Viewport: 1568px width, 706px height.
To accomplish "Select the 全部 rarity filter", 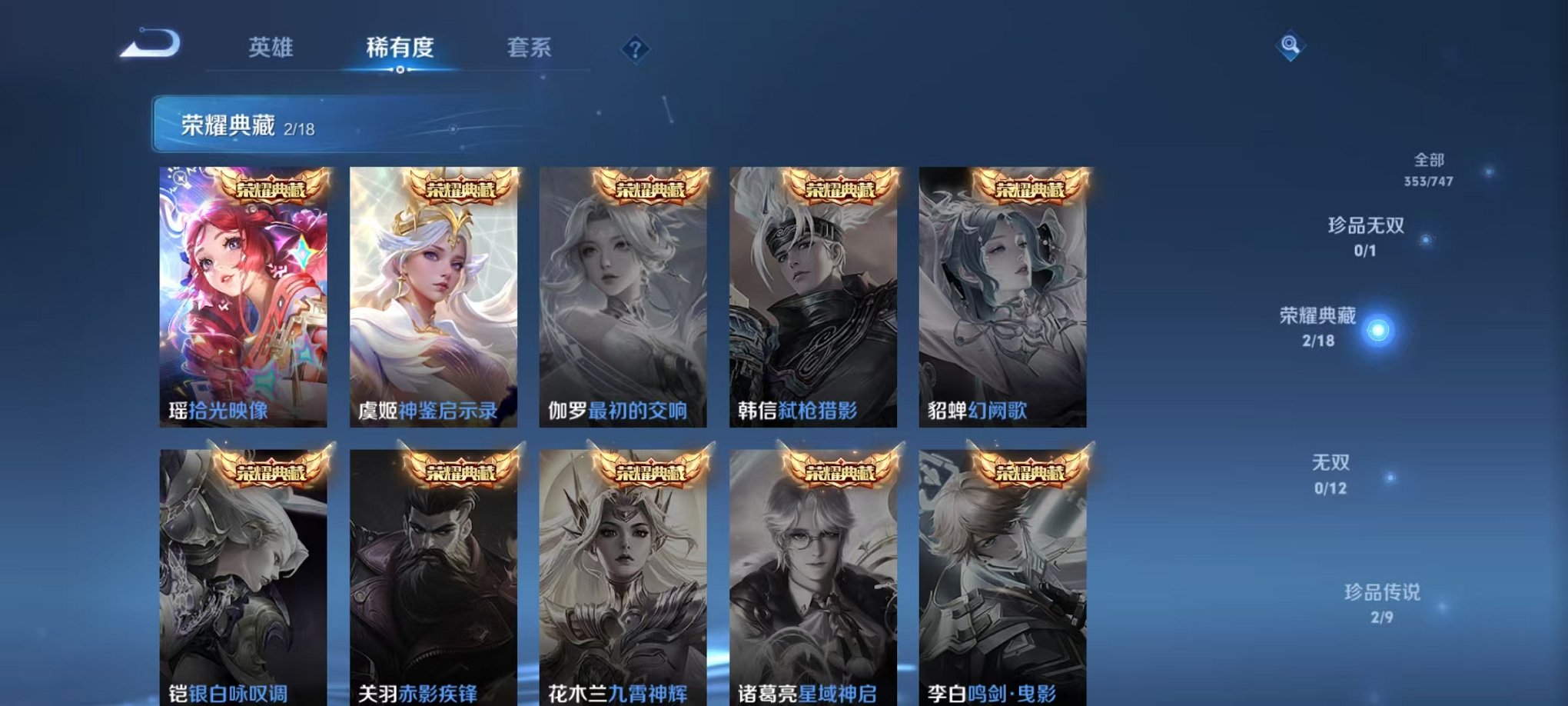I will click(1431, 171).
